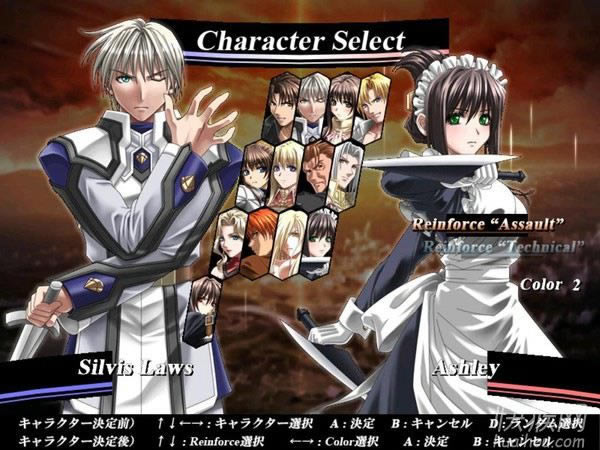Choose the blonde man in top row
This screenshot has width=600, height=450.
point(374,102)
